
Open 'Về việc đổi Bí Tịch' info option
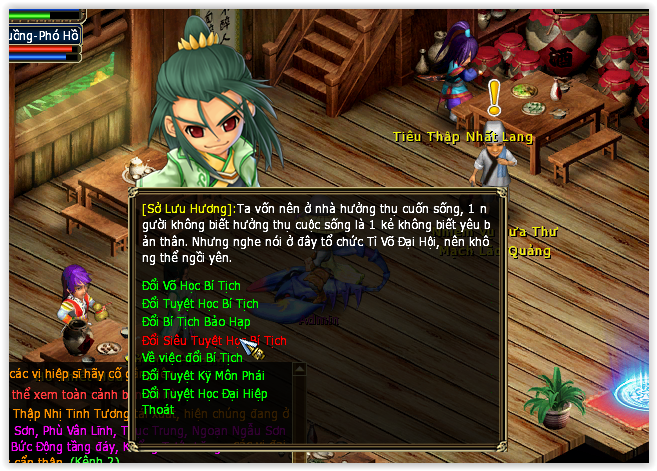click(192, 357)
